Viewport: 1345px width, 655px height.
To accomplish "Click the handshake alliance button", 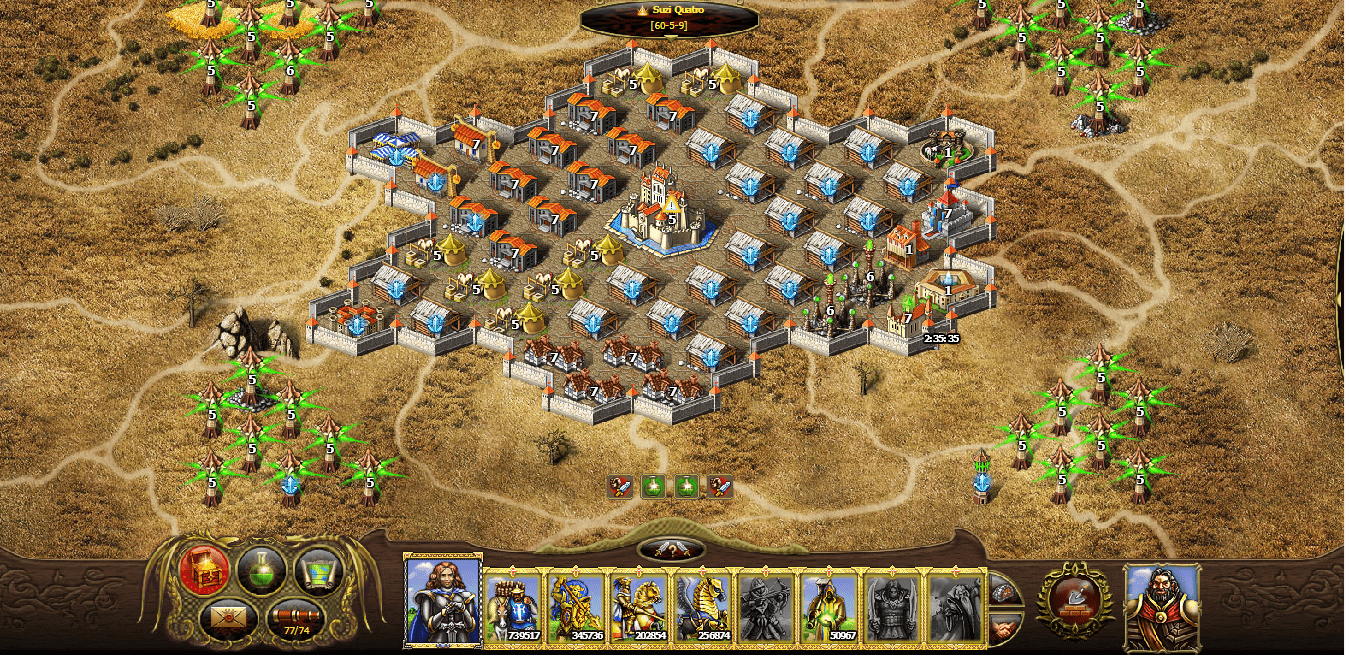I will 1004,627.
